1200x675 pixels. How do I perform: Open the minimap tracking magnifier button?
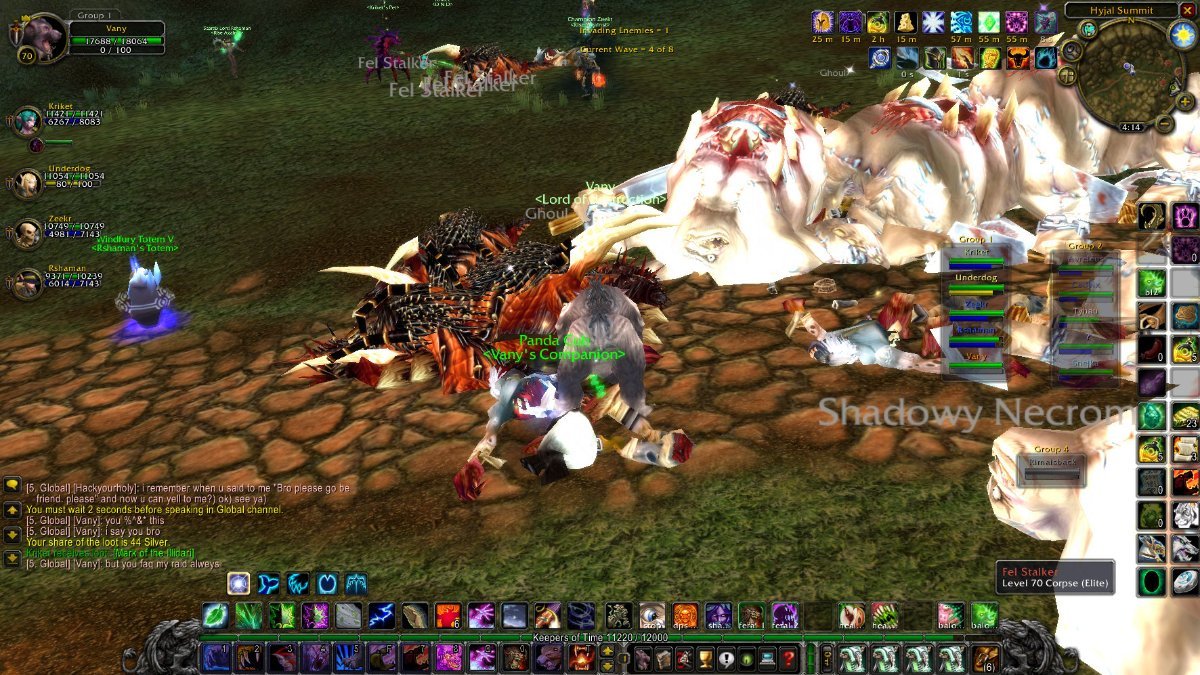(1071, 50)
